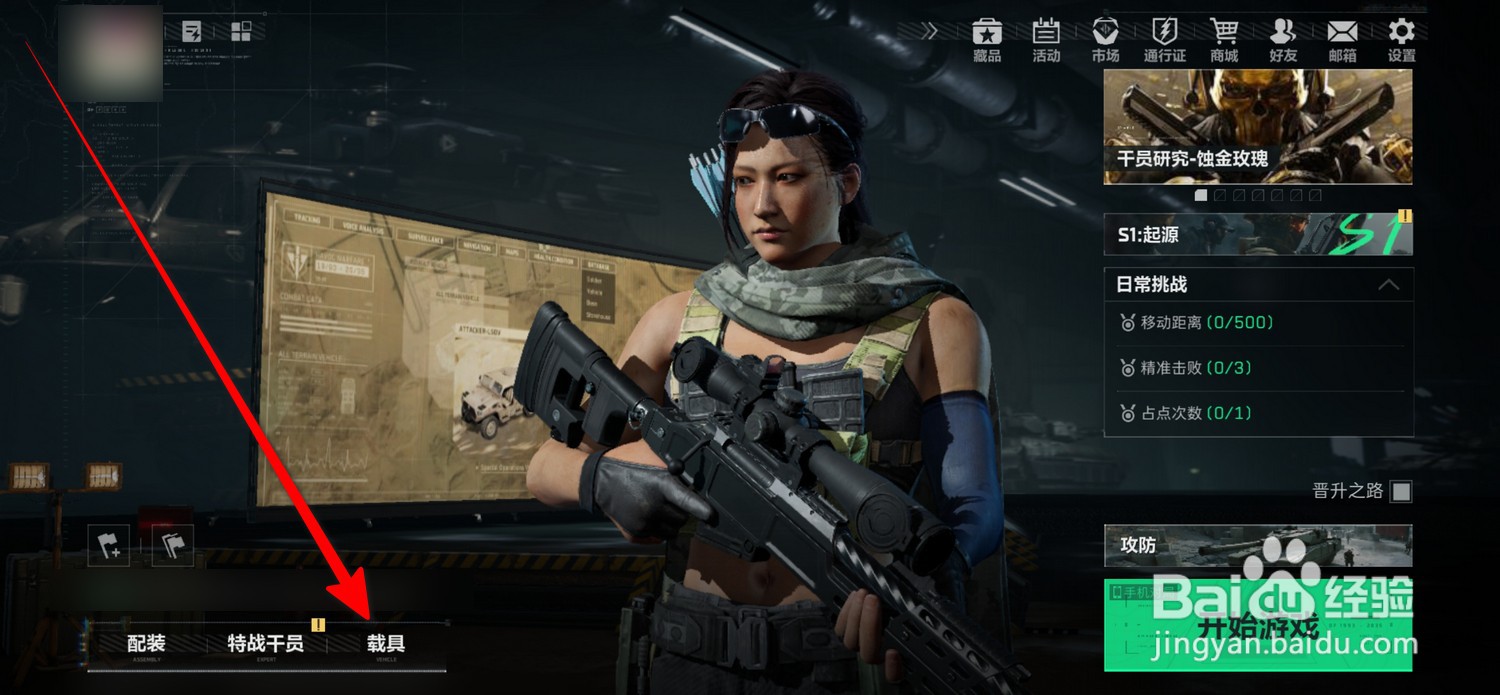The image size is (1500, 695).
Task: Open the 商城 shop cart icon
Action: point(1224,40)
